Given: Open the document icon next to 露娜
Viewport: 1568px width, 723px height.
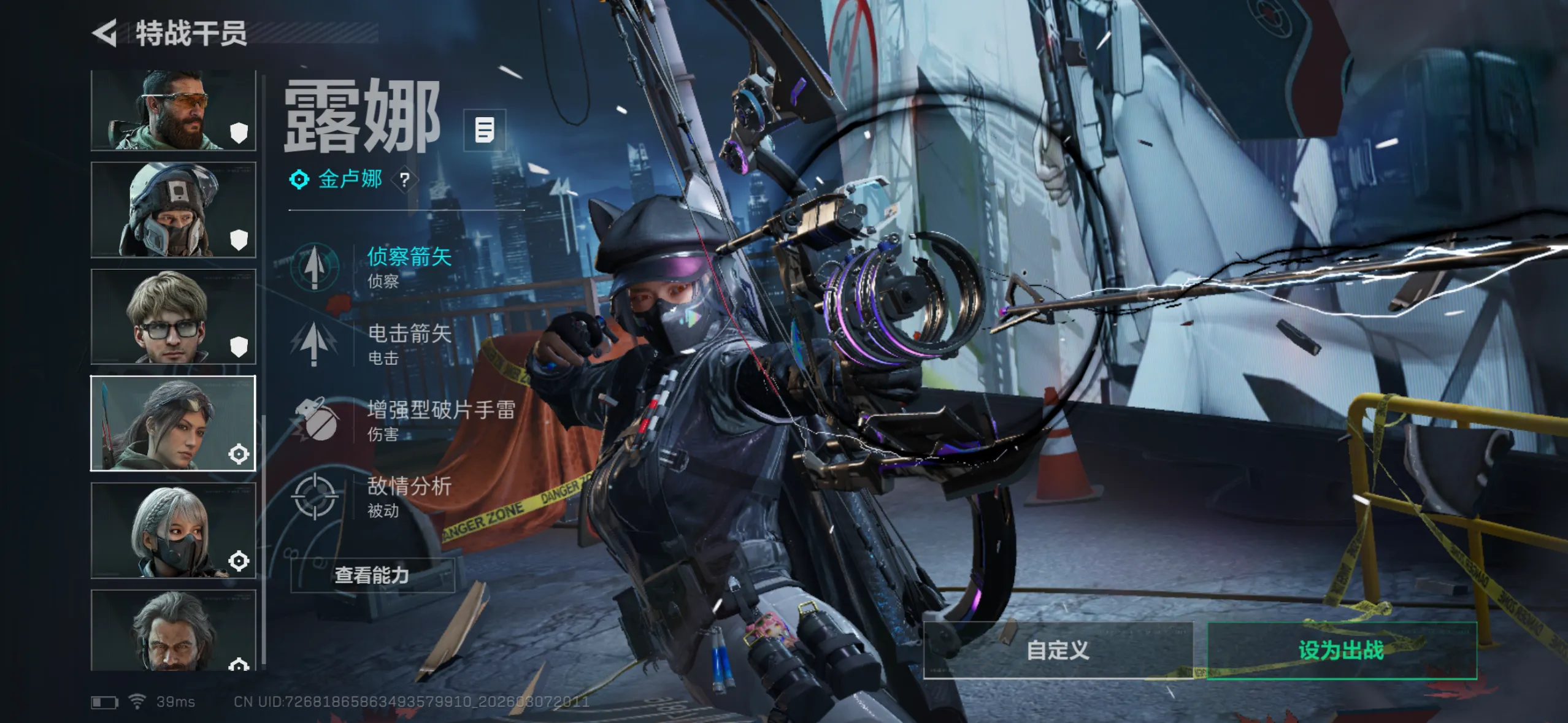Looking at the screenshot, I should click(x=485, y=130).
